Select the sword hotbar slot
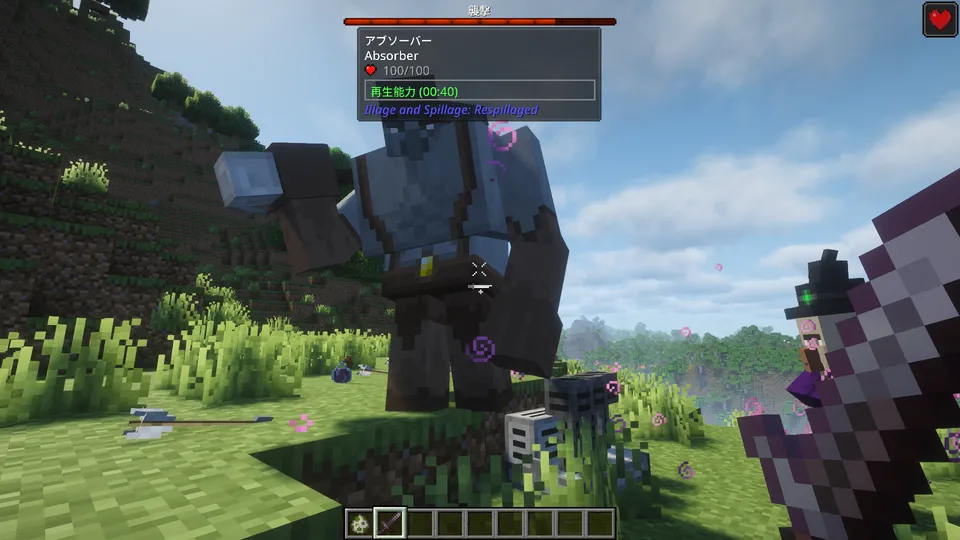This screenshot has width=960, height=540. (389, 522)
